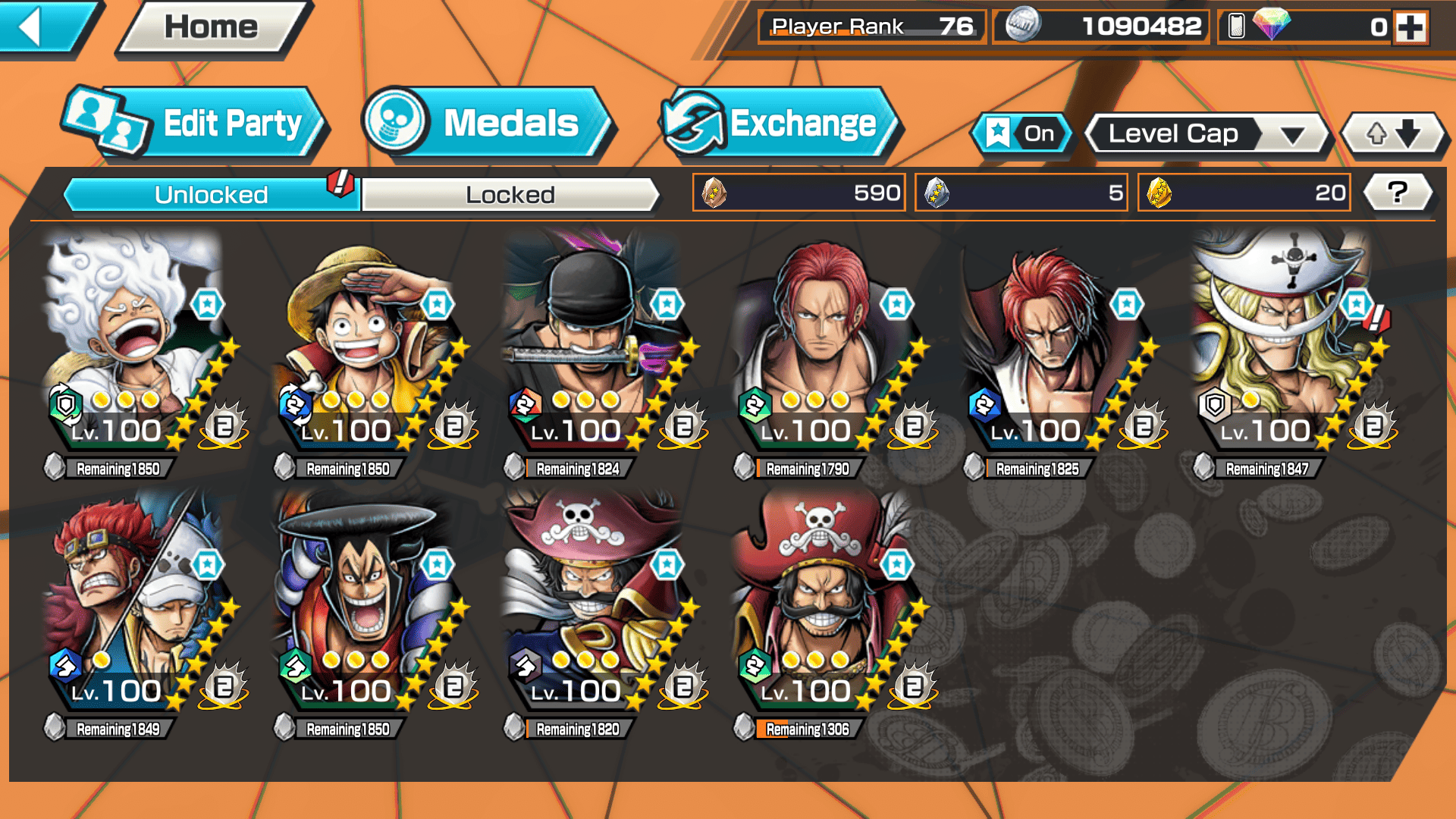Open the Edit Party screen
Screen dimensions: 1456x819
click(x=196, y=124)
